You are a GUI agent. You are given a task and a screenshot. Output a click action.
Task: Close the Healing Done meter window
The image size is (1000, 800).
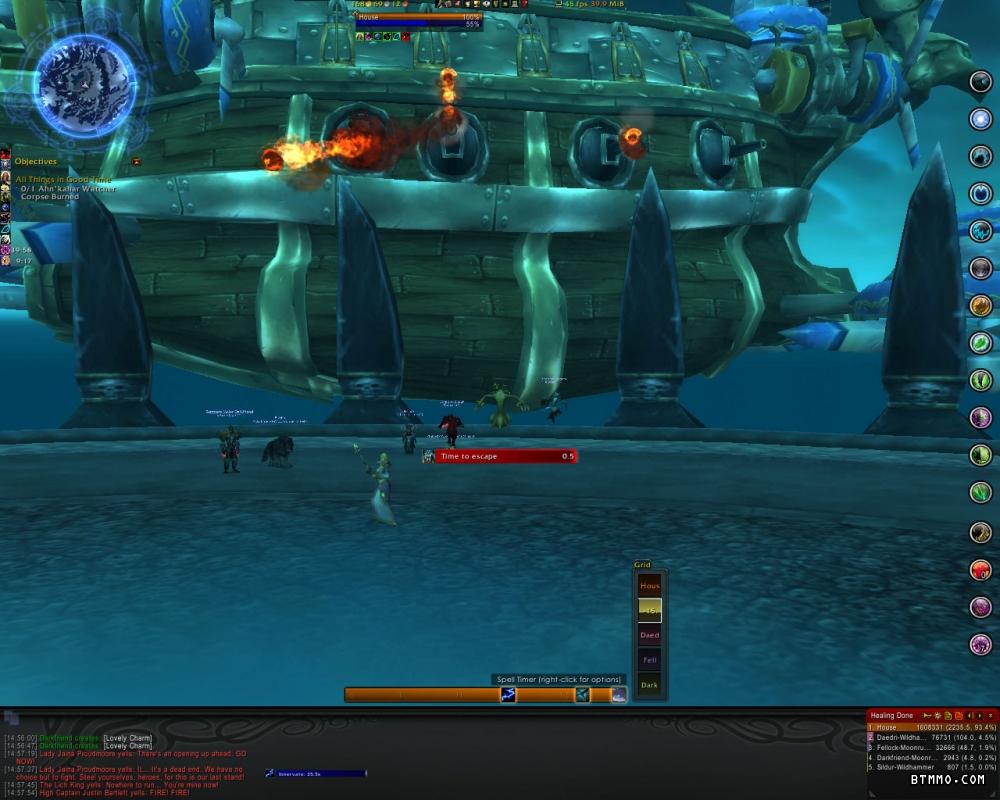(990, 716)
